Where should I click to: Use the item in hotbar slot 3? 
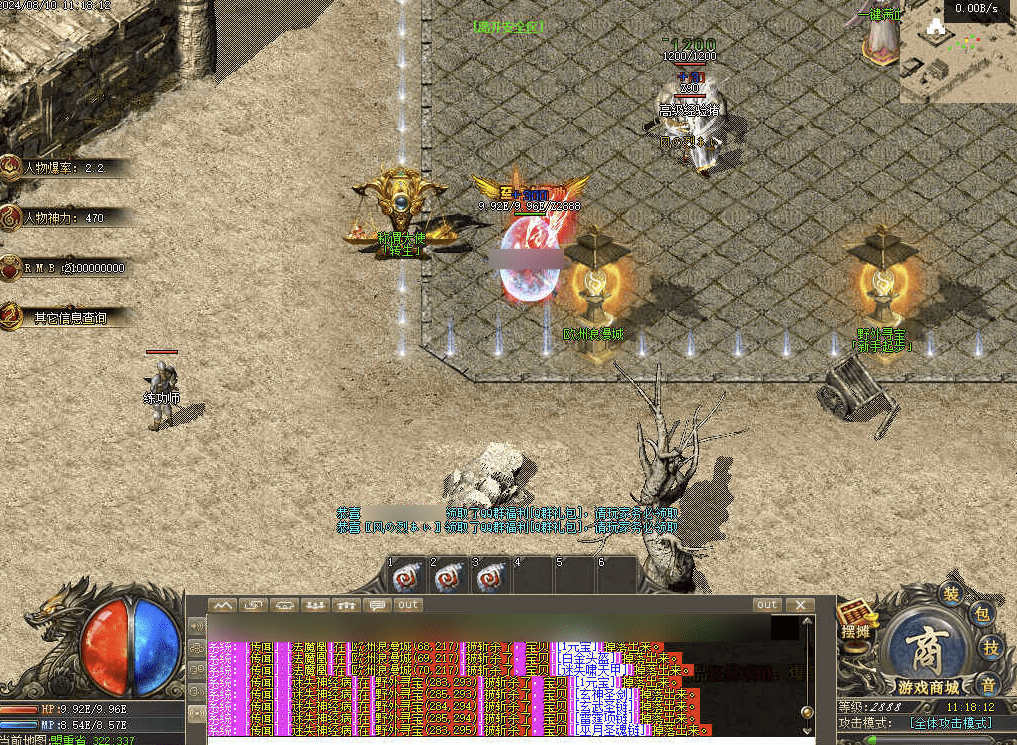point(490,578)
